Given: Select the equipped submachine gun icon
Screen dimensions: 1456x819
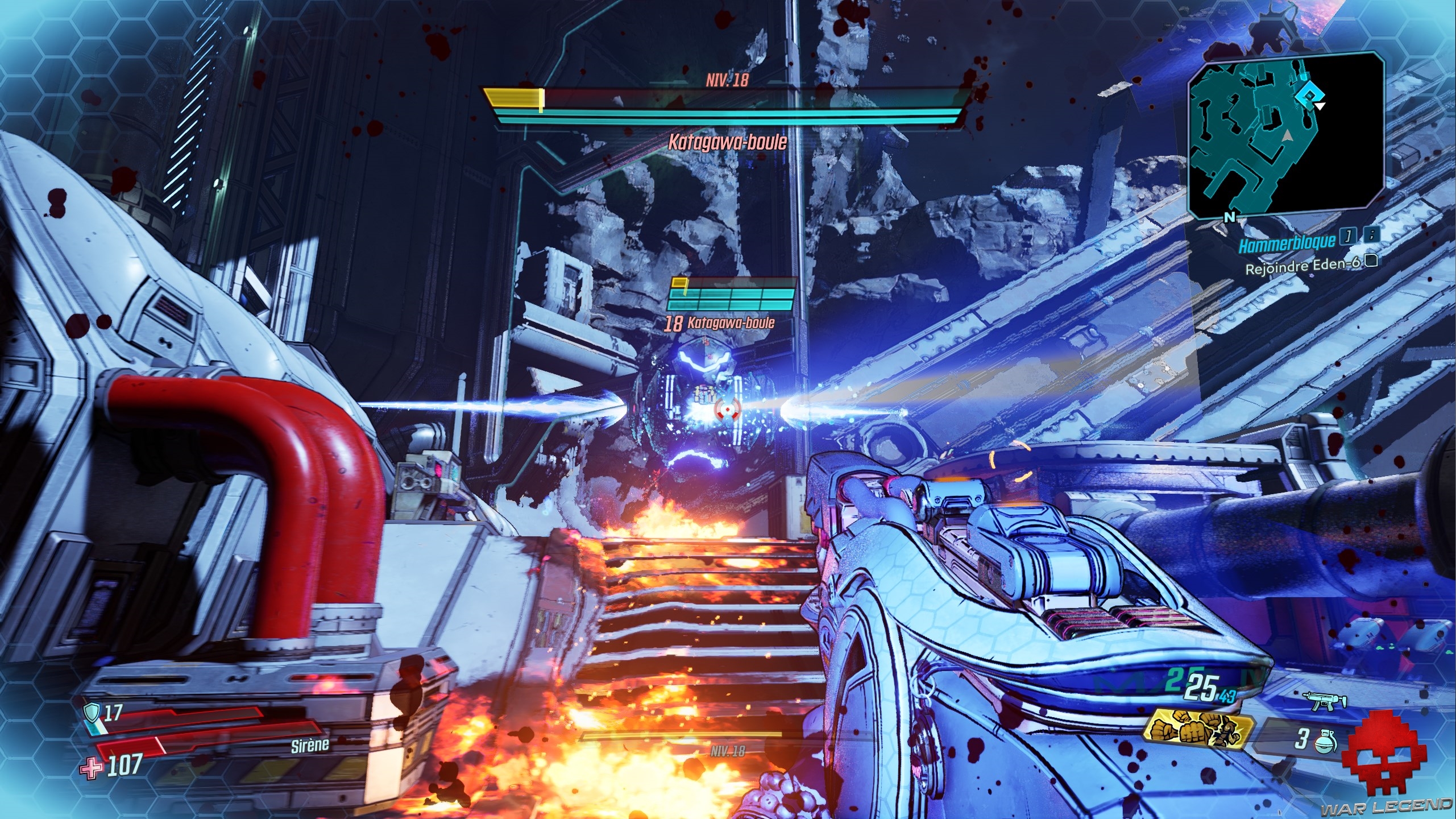Looking at the screenshot, I should (x=1328, y=701).
